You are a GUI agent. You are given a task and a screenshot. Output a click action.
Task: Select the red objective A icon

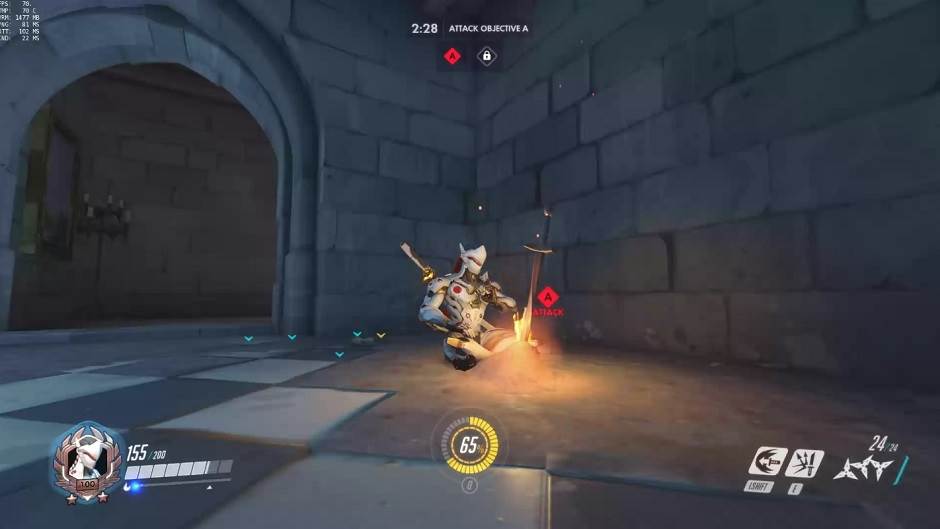point(452,56)
